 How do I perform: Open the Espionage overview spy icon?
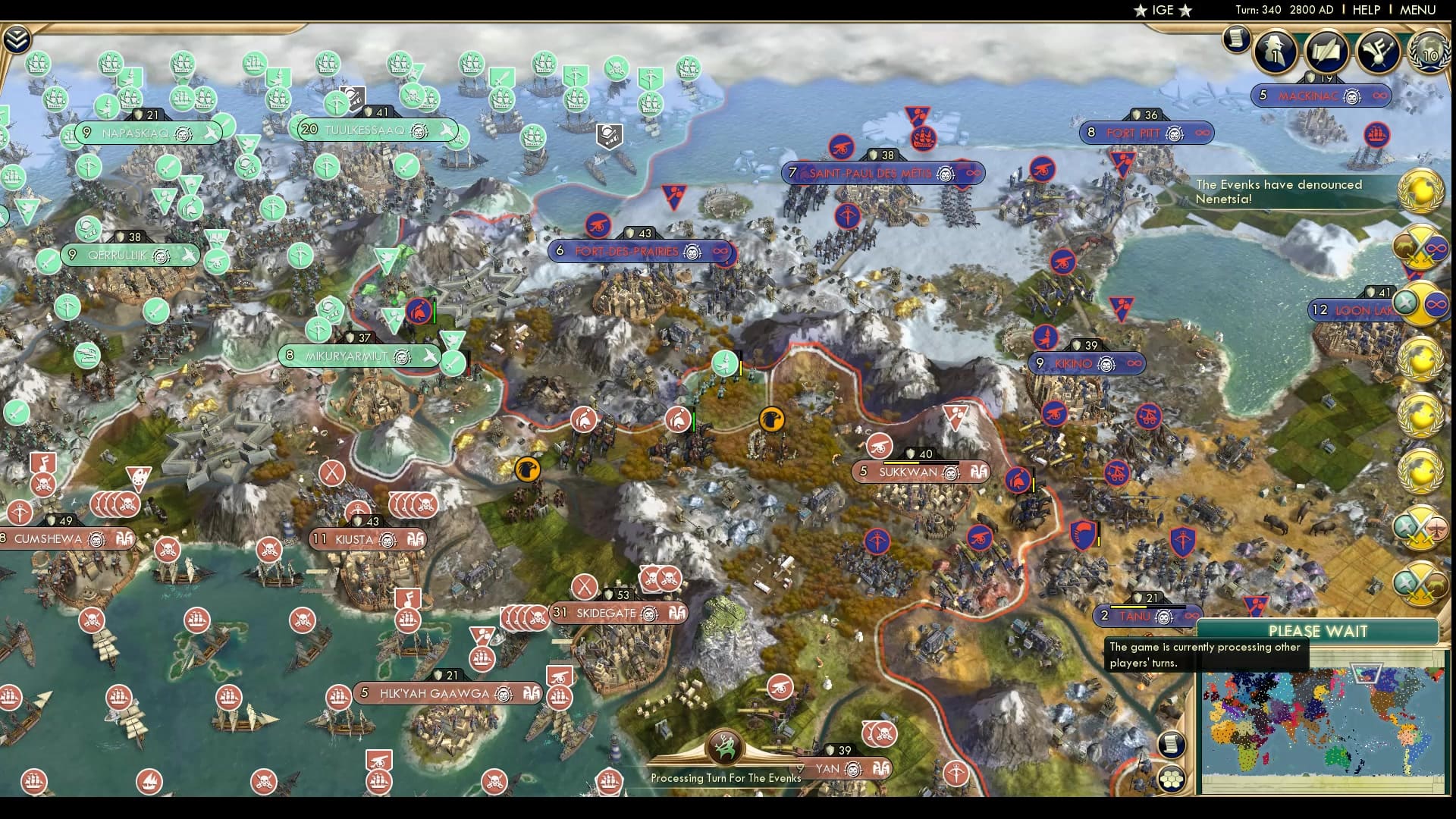click(x=1275, y=52)
